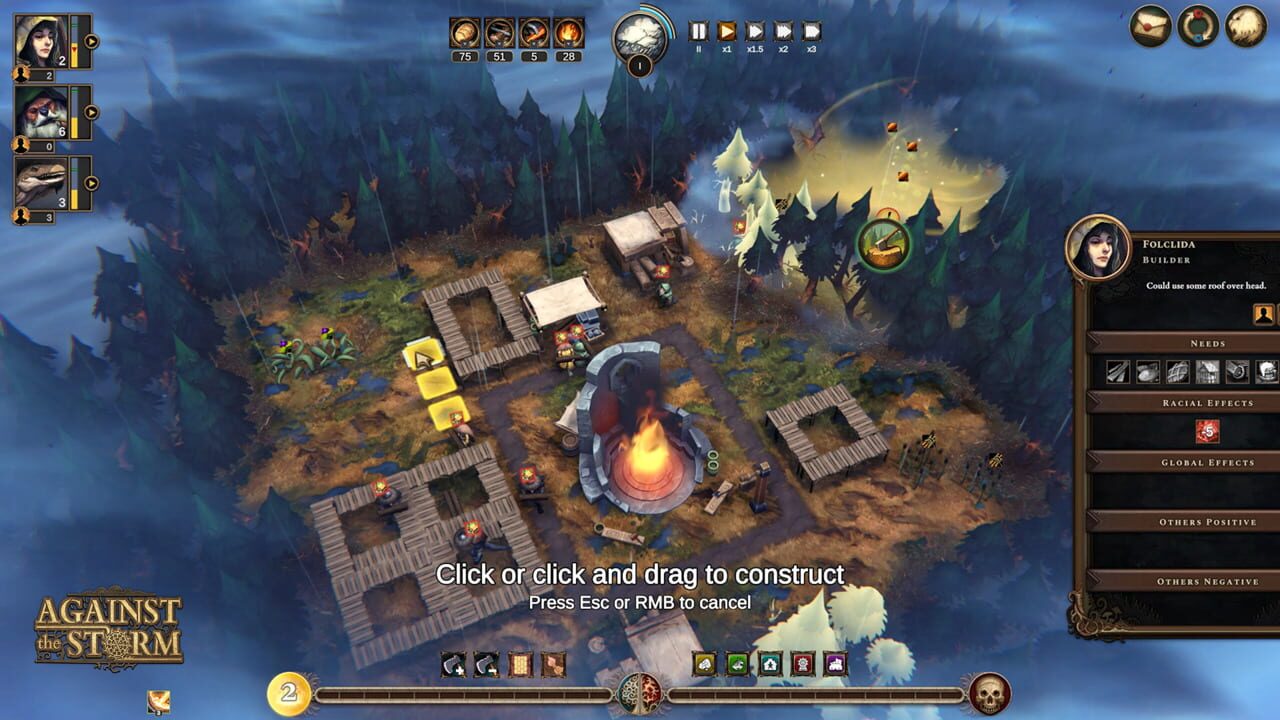Screen dimensions: 1280x720
Task: Pause the game speed
Action: (698, 31)
